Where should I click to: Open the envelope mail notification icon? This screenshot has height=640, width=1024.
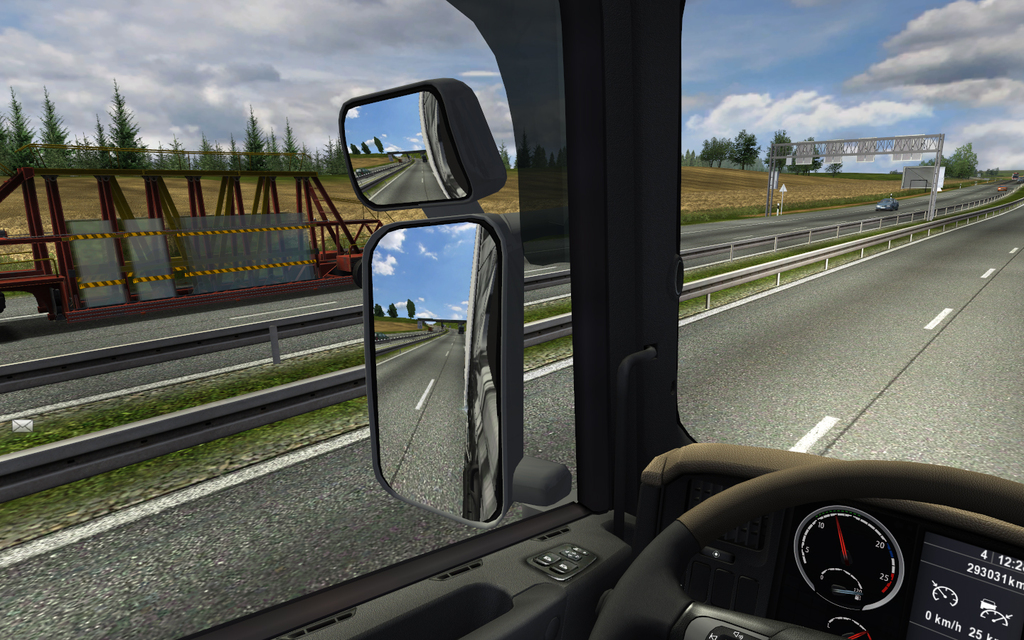click(22, 425)
